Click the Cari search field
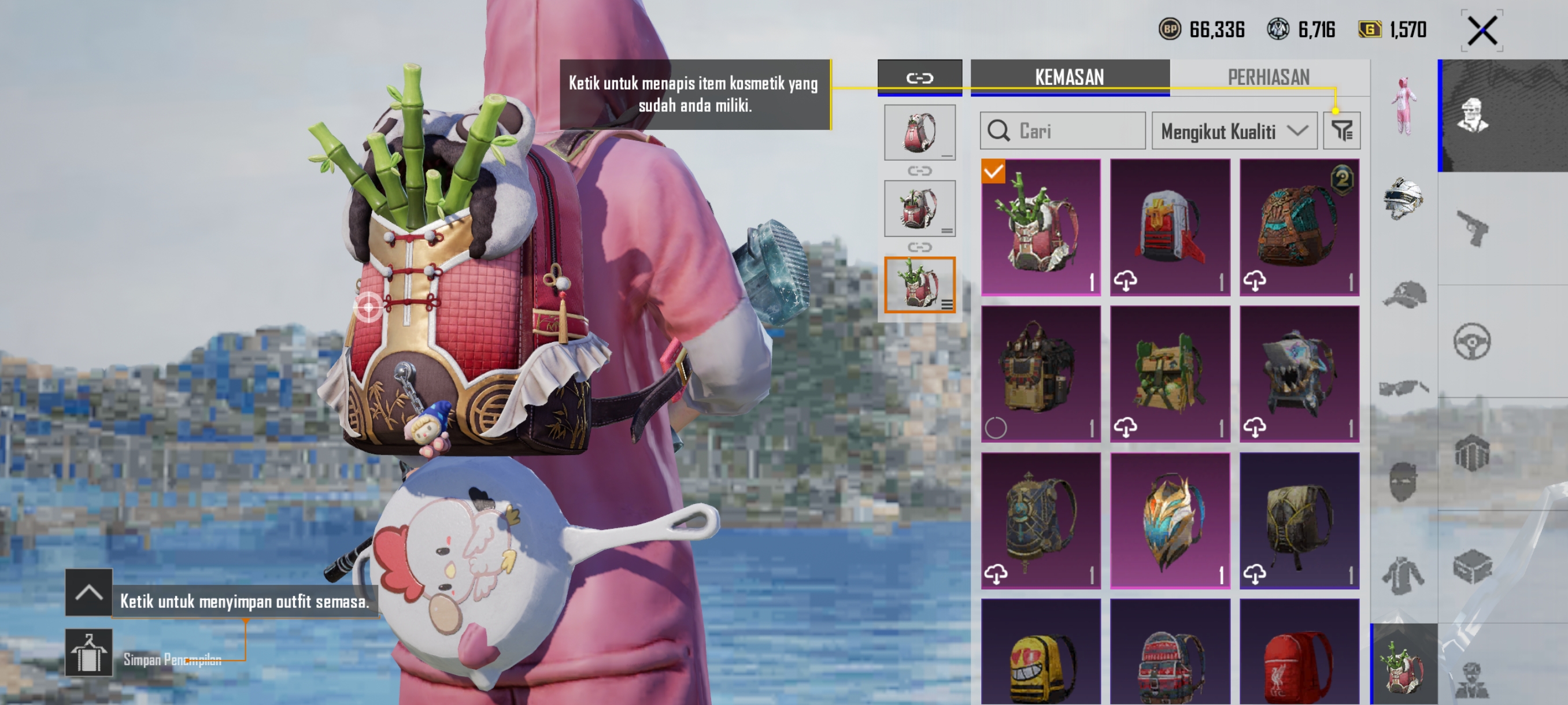Image resolution: width=1568 pixels, height=705 pixels. point(1063,131)
